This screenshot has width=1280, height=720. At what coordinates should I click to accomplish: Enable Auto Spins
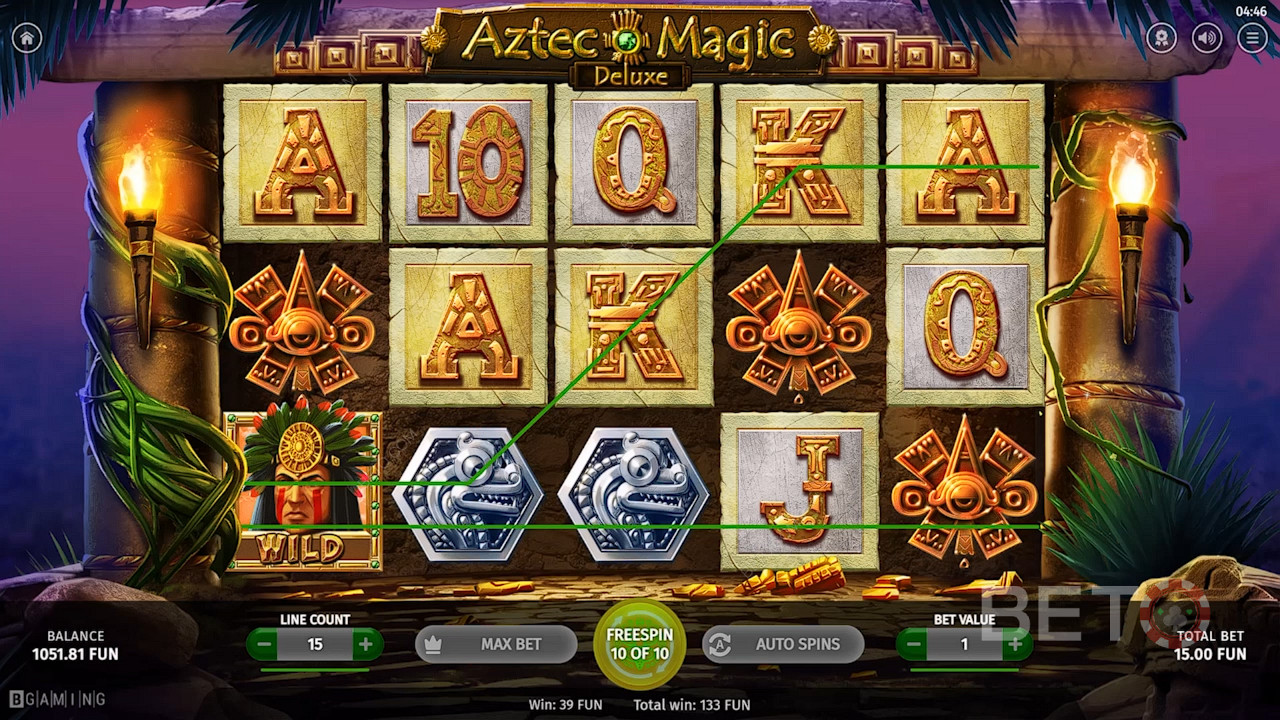click(783, 644)
